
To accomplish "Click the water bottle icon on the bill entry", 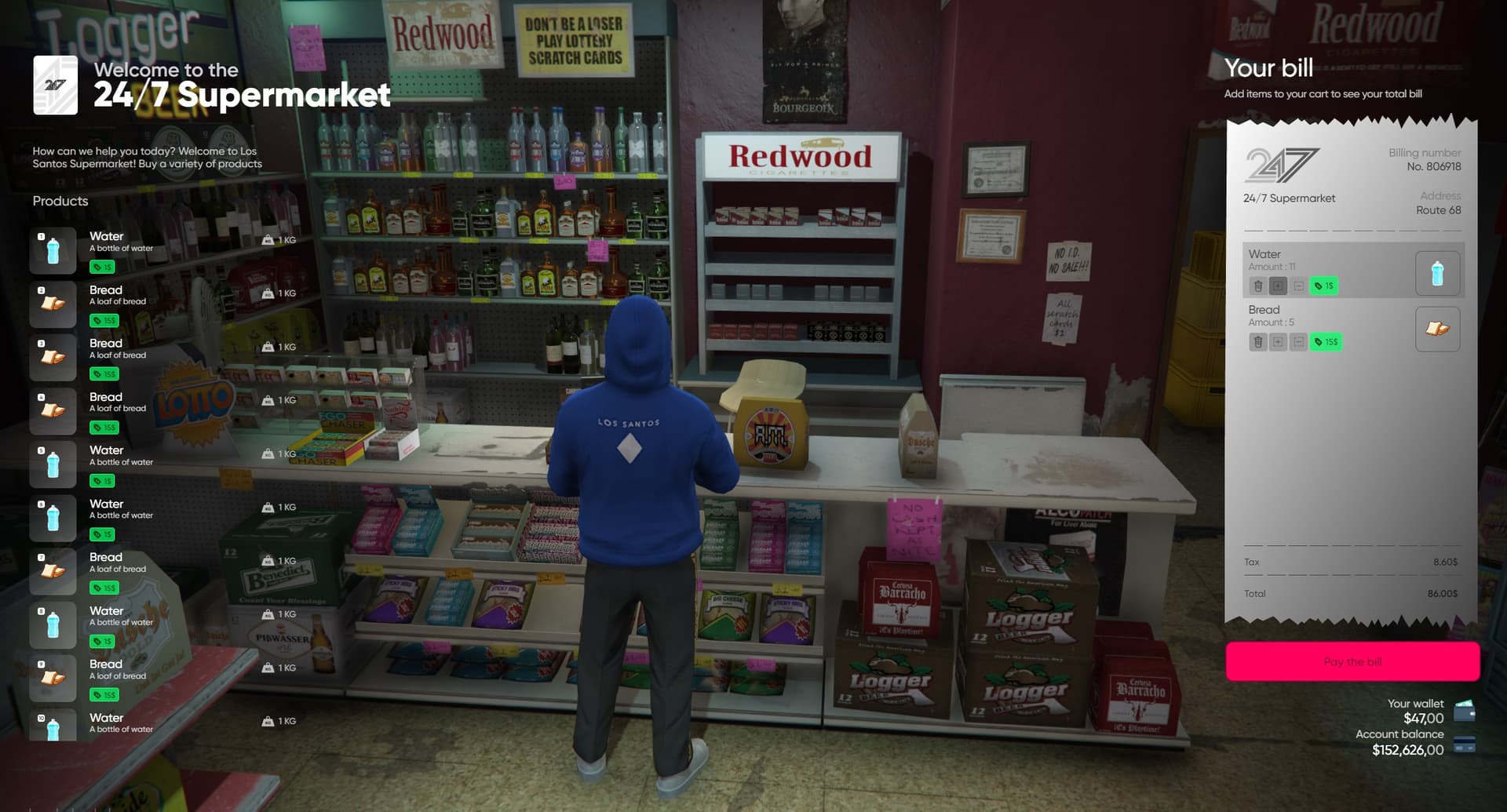I will (1437, 272).
